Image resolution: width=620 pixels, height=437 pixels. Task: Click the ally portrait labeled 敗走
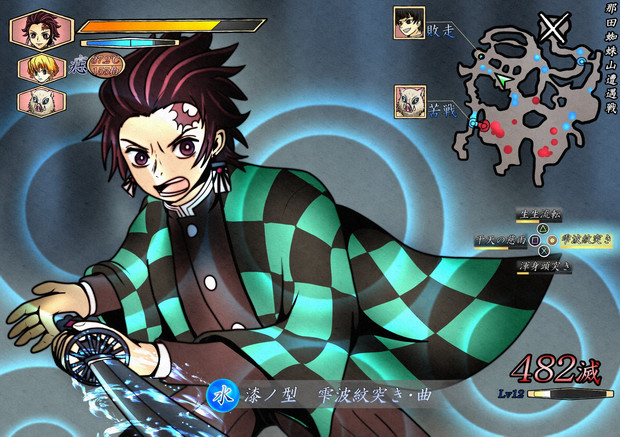(409, 22)
